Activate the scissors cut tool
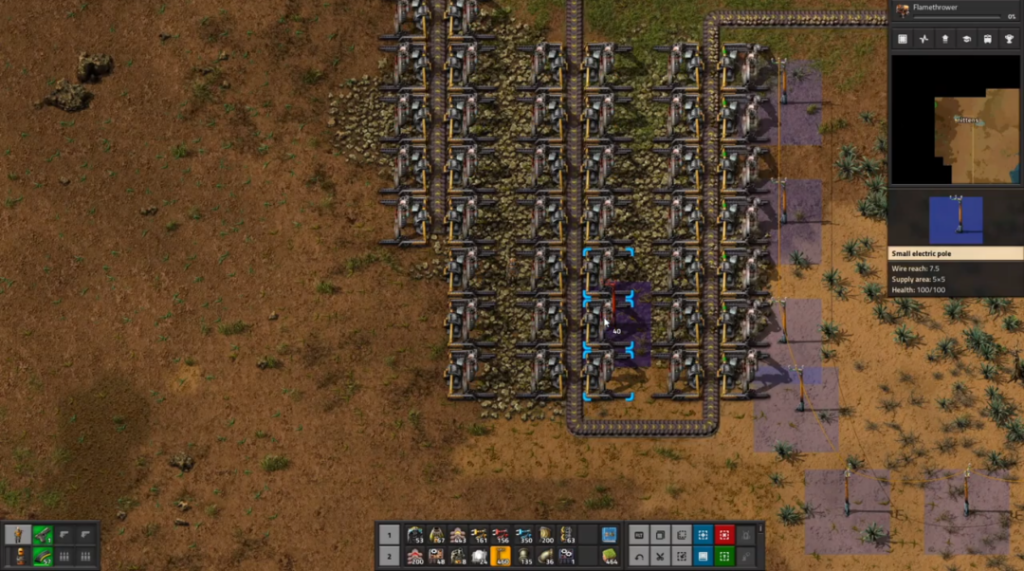The height and width of the screenshot is (571, 1024). (x=660, y=556)
